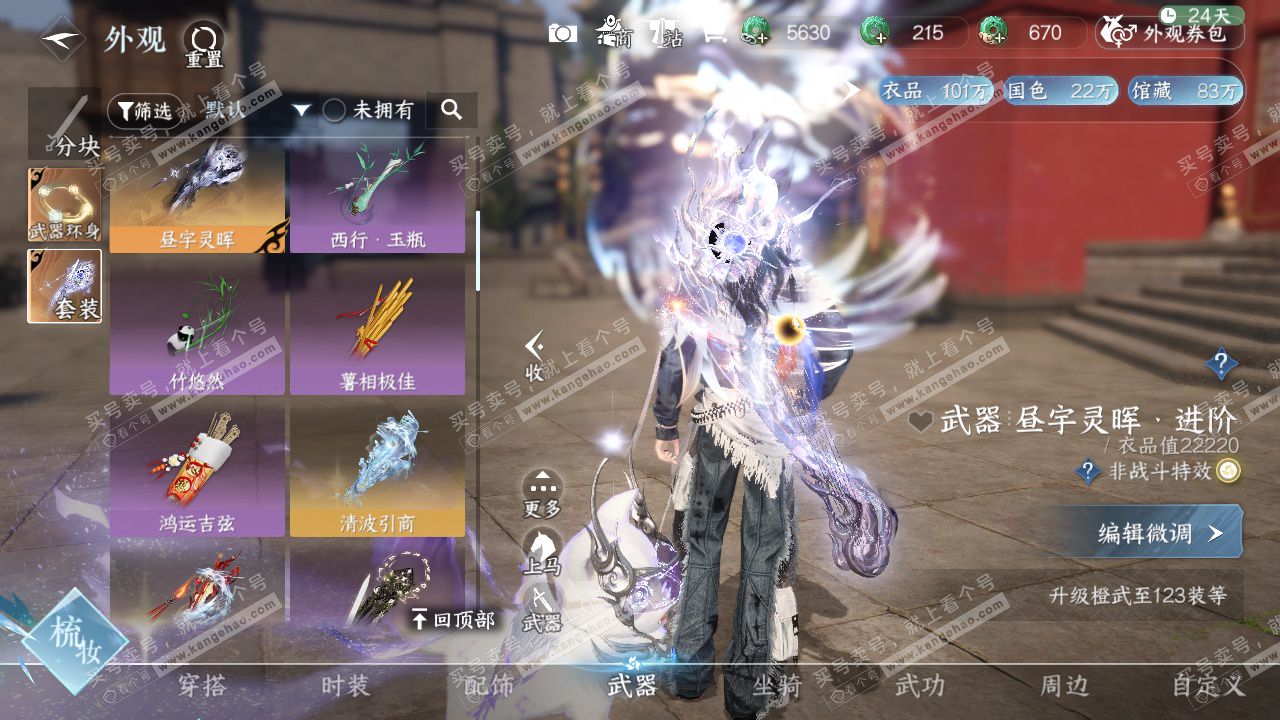Take a photo with the camera icon
The image size is (1280, 720).
click(563, 33)
